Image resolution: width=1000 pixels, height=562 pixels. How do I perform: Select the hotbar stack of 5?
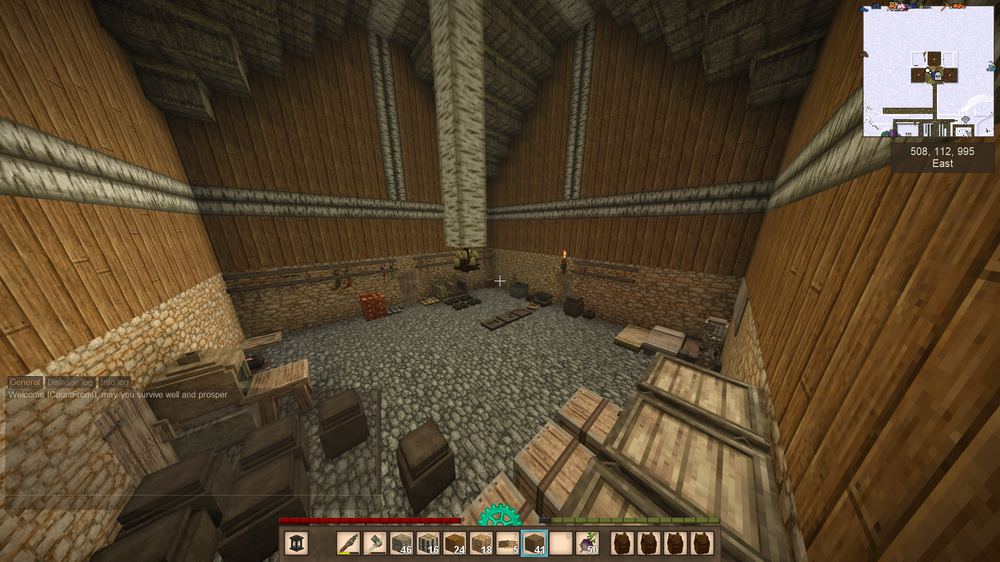507,543
